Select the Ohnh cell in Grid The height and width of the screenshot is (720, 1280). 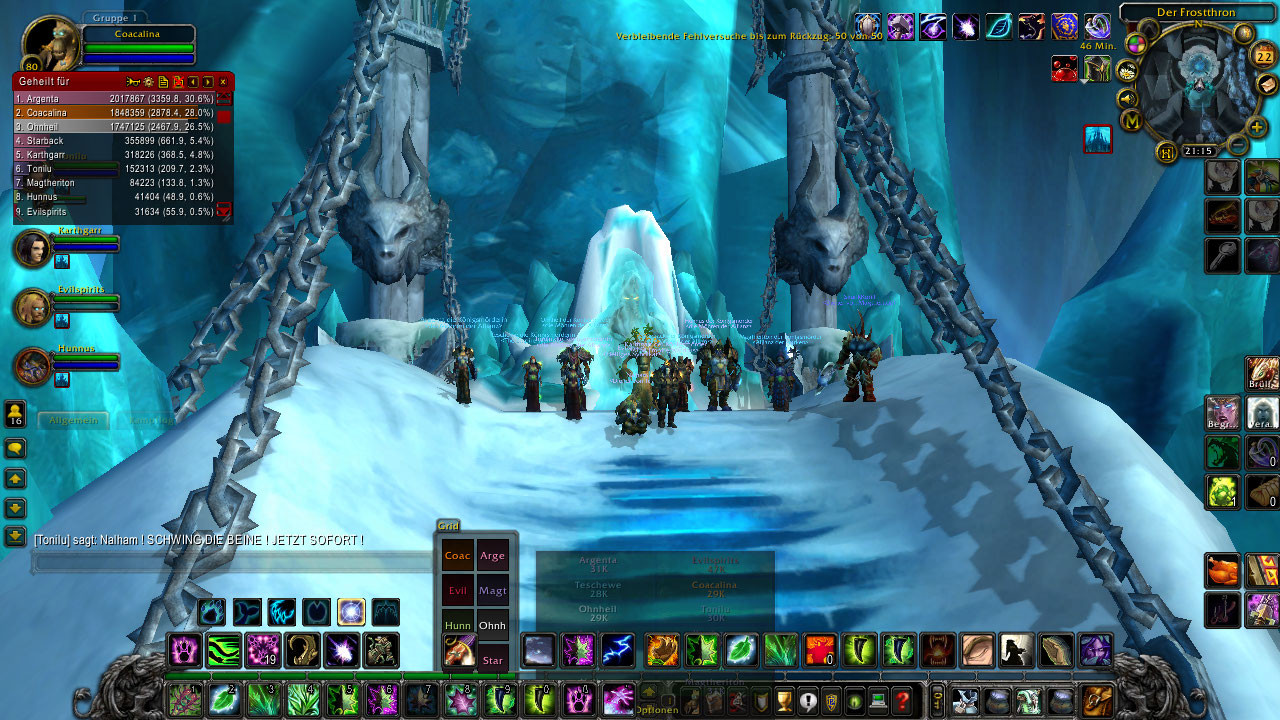[492, 625]
